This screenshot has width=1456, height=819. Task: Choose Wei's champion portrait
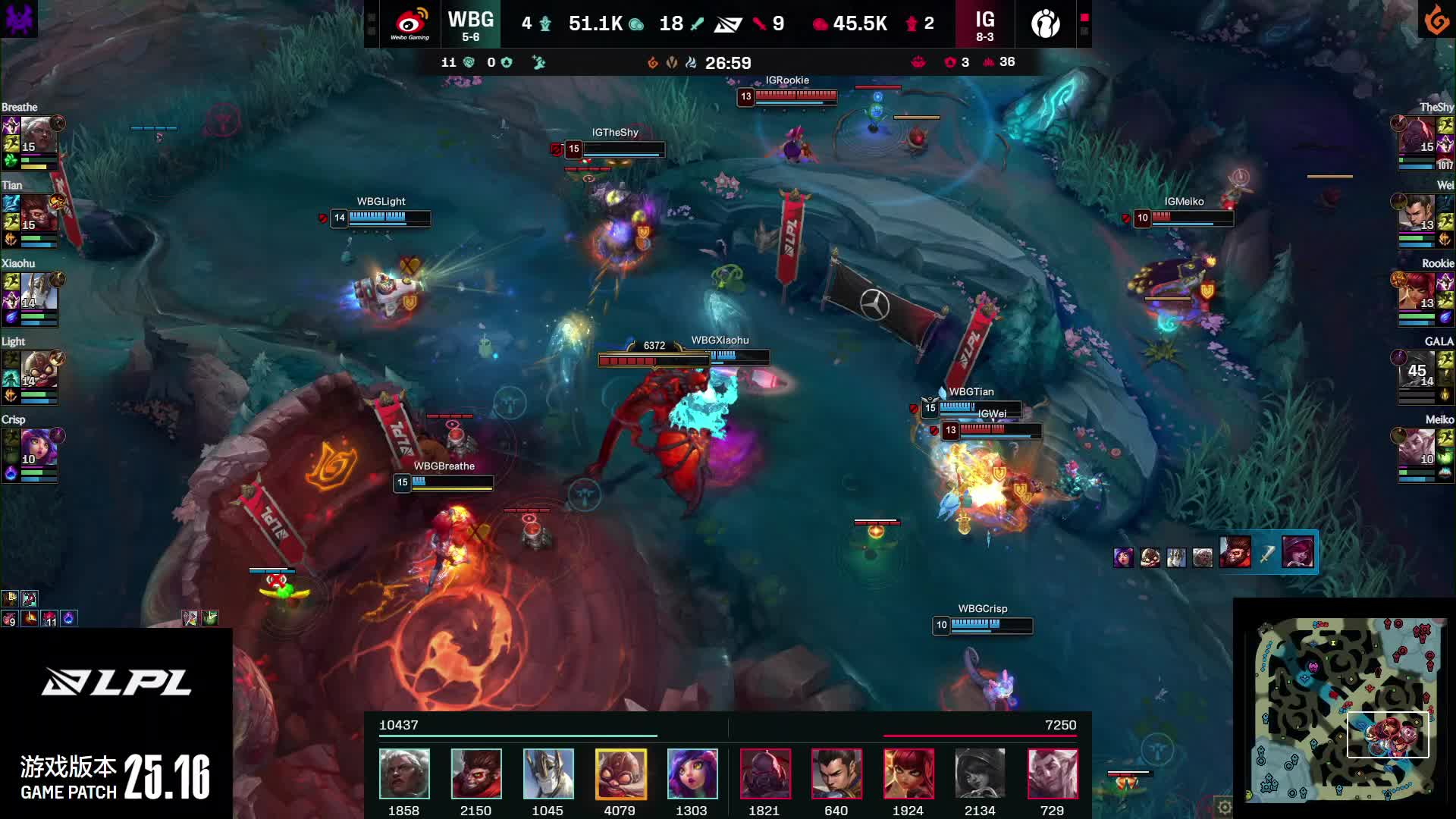(x=1418, y=215)
